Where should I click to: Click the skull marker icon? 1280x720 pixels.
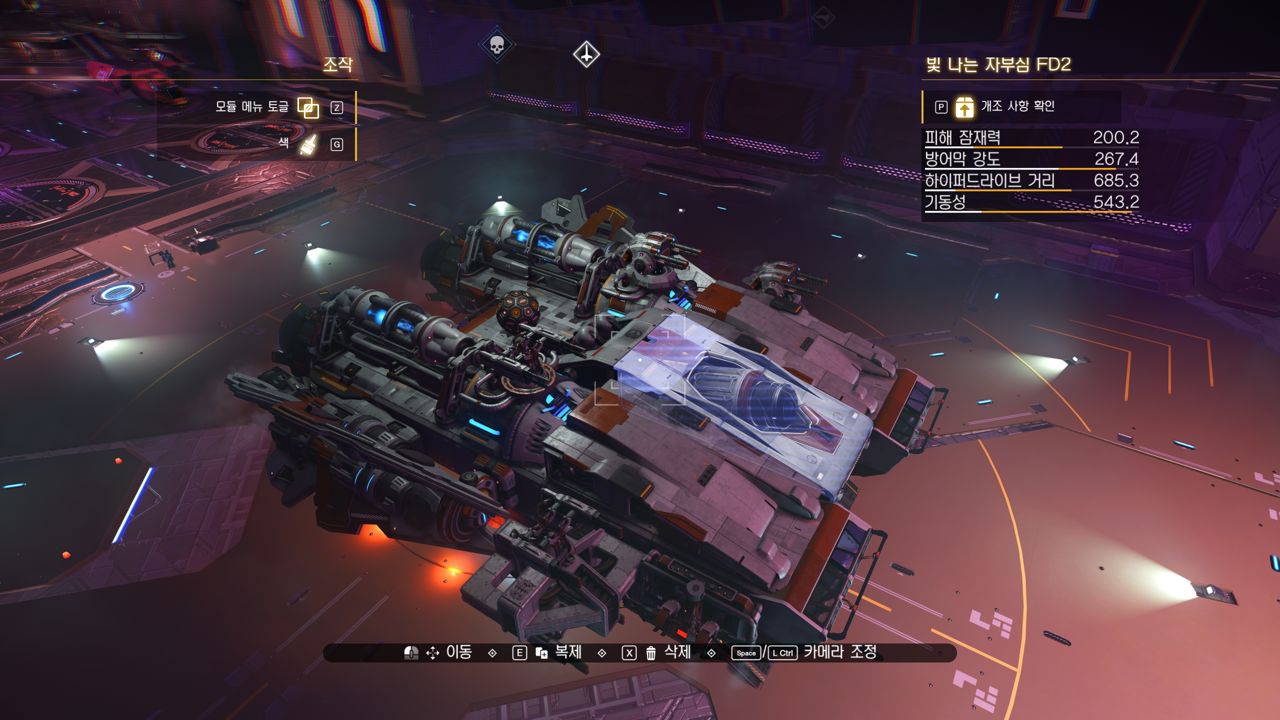click(x=495, y=44)
